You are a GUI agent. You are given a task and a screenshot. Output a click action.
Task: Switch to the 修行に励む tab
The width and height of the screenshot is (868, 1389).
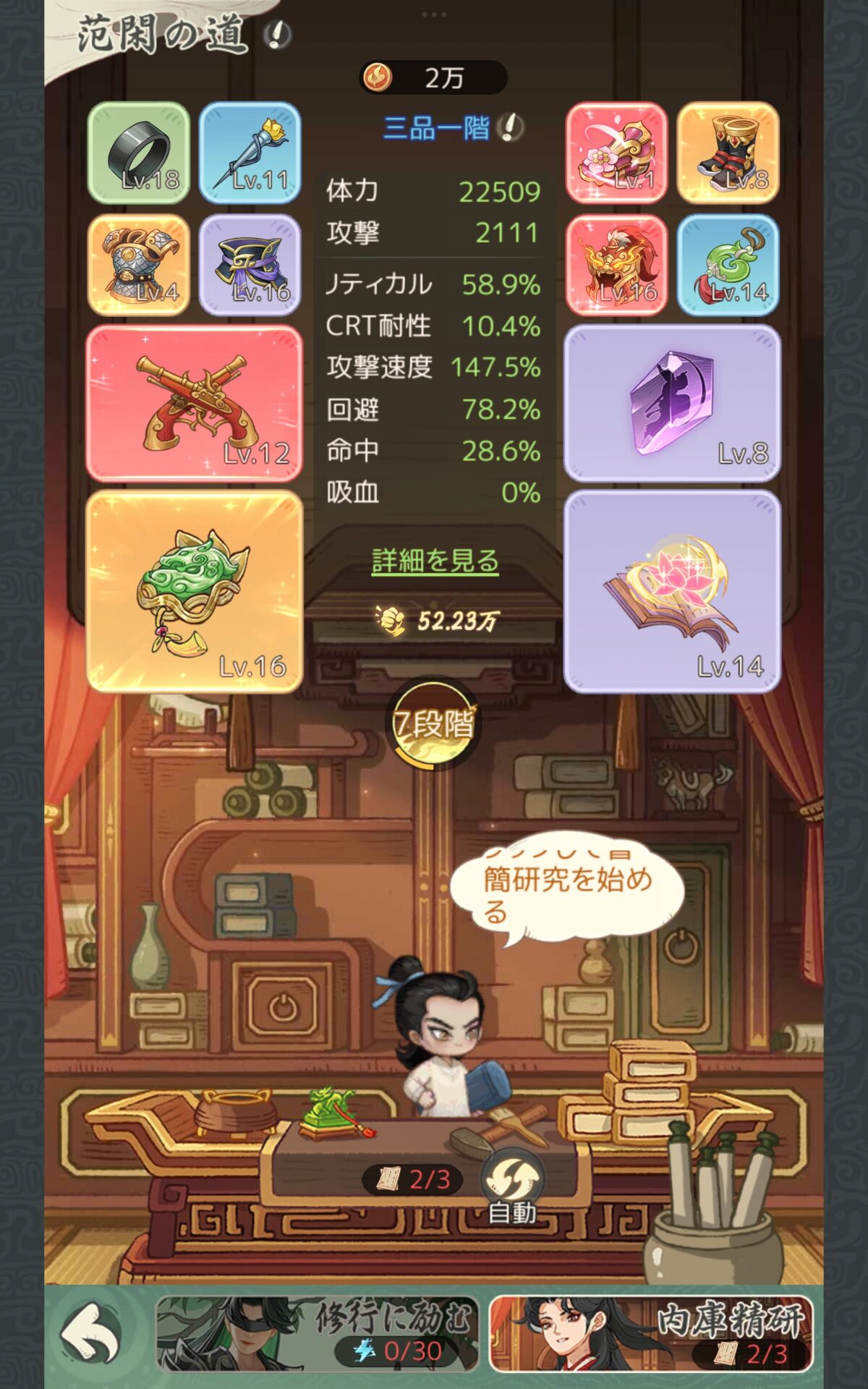(317, 1333)
